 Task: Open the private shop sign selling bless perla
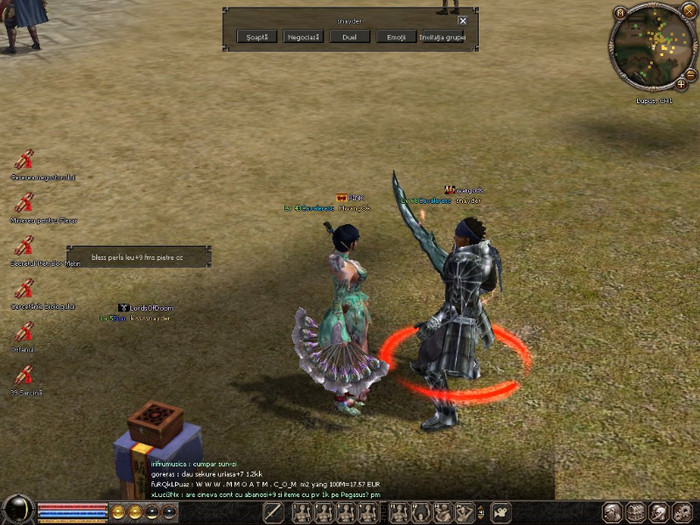click(x=138, y=257)
